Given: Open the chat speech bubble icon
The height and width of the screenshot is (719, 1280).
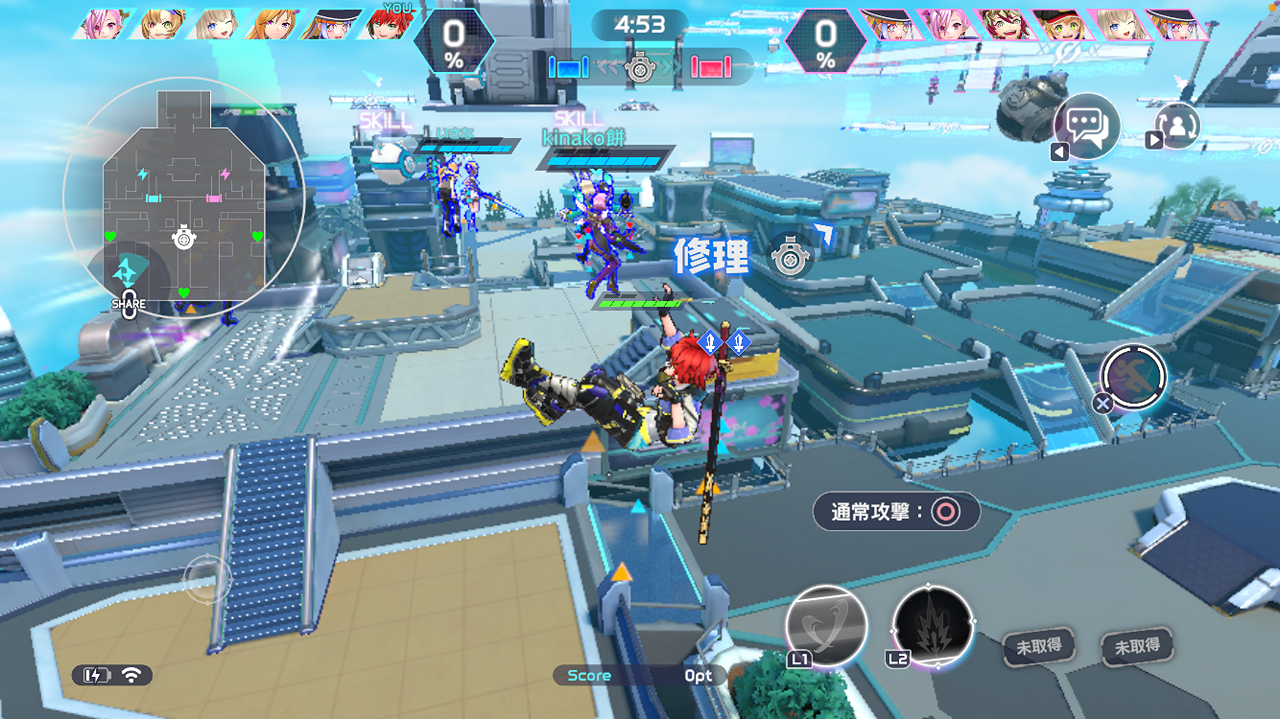Looking at the screenshot, I should coord(1086,126).
